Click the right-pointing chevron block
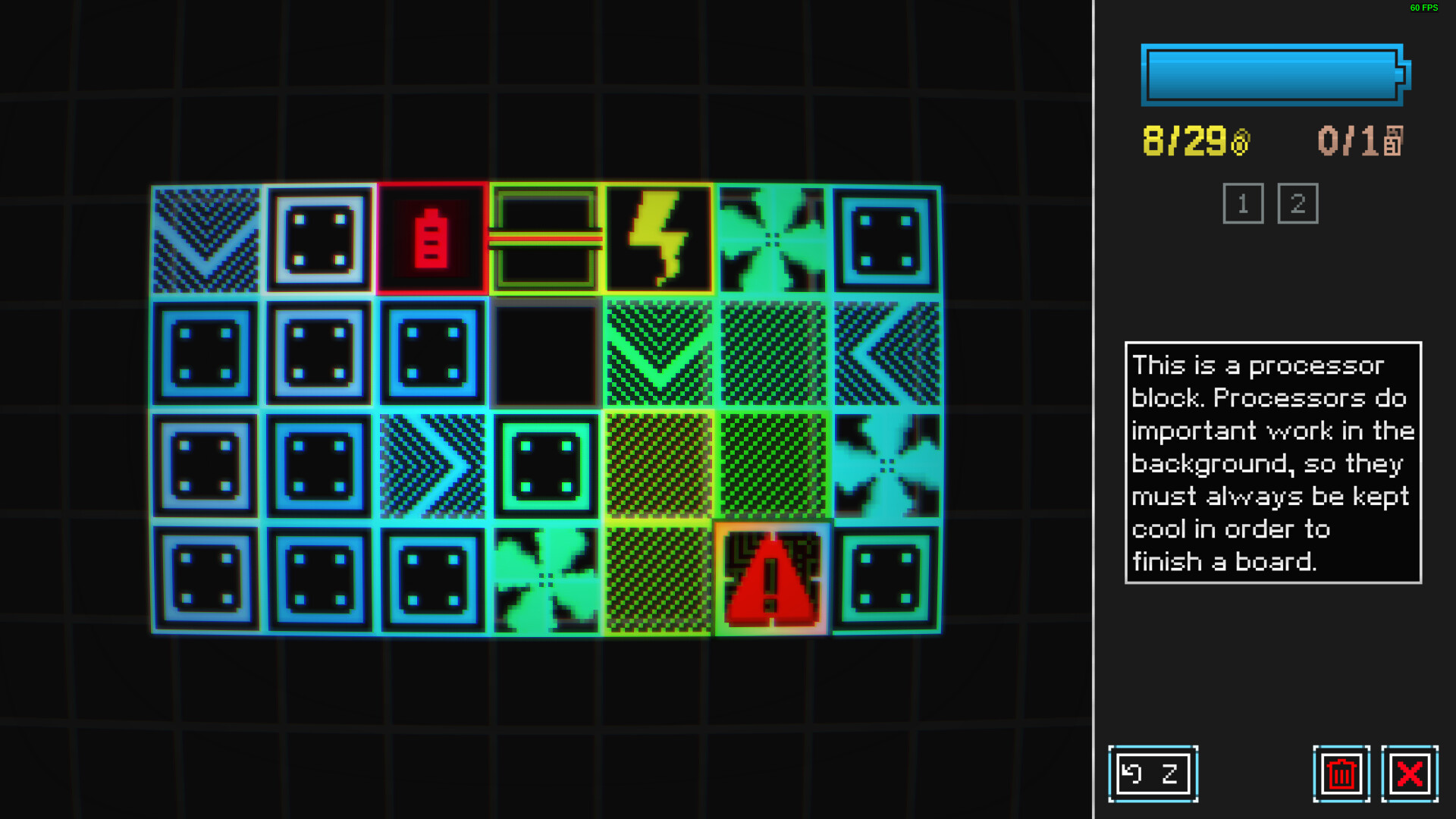Viewport: 1456px width, 819px height. (432, 466)
